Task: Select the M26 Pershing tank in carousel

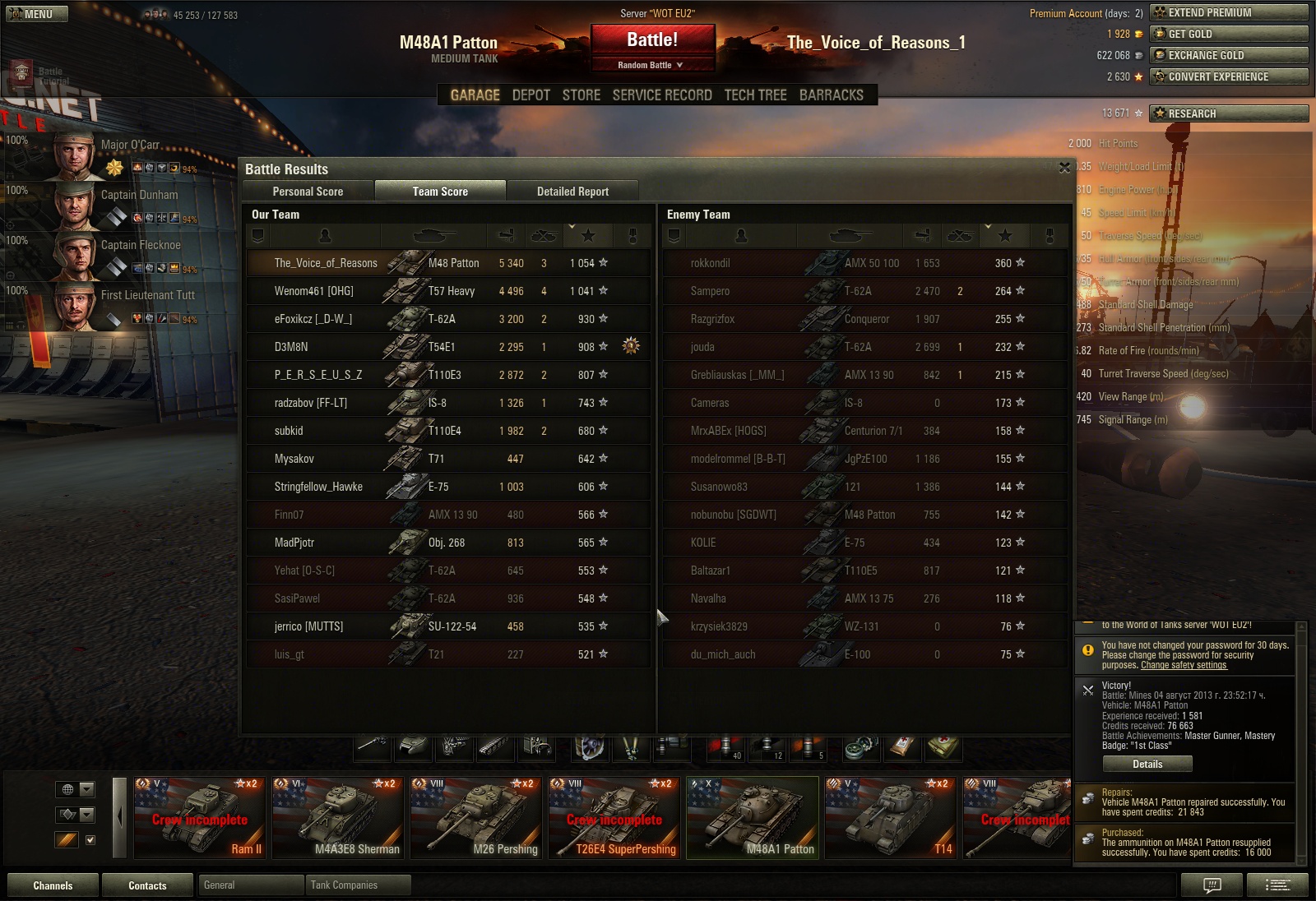Action: point(479,817)
